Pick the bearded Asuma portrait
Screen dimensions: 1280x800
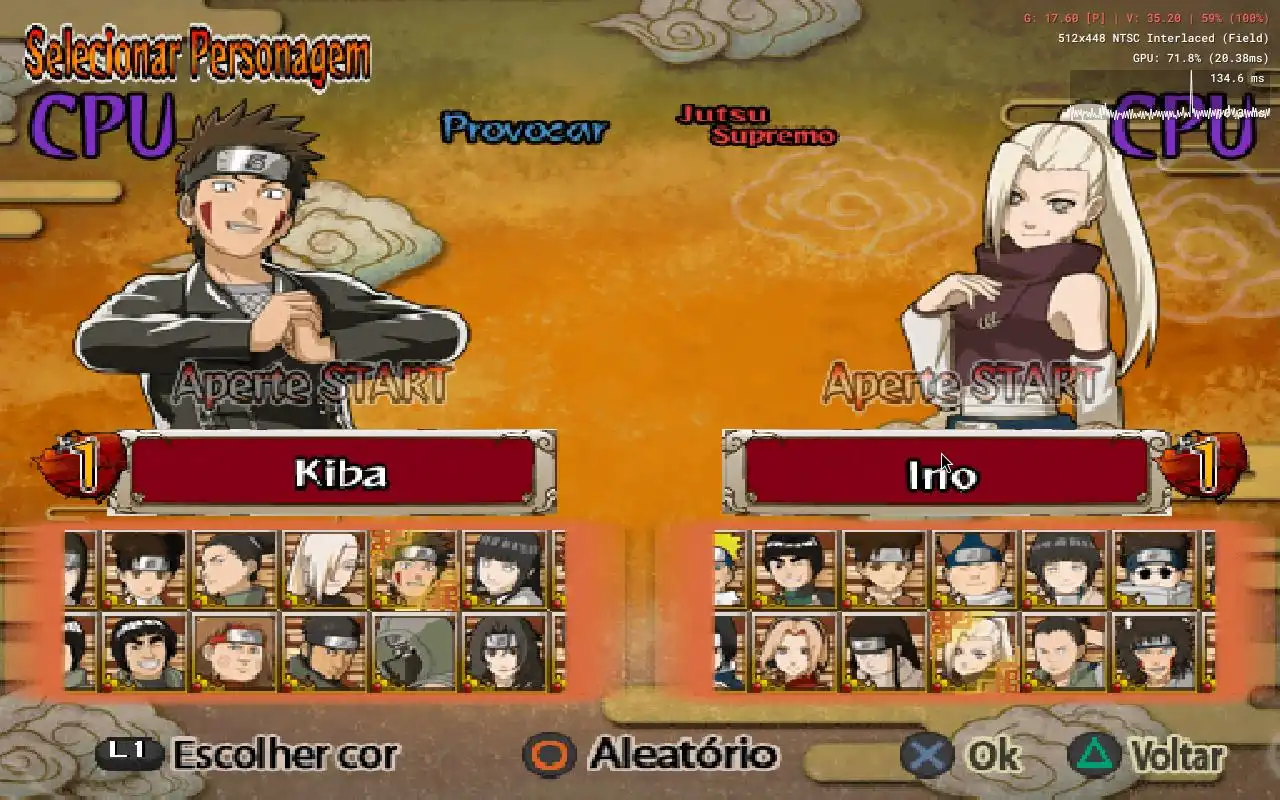(324, 651)
